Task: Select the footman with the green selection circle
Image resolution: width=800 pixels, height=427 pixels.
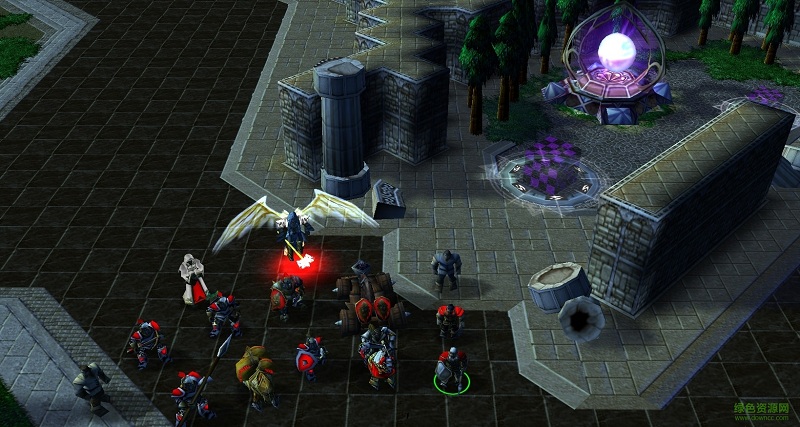Action: [x=452, y=369]
